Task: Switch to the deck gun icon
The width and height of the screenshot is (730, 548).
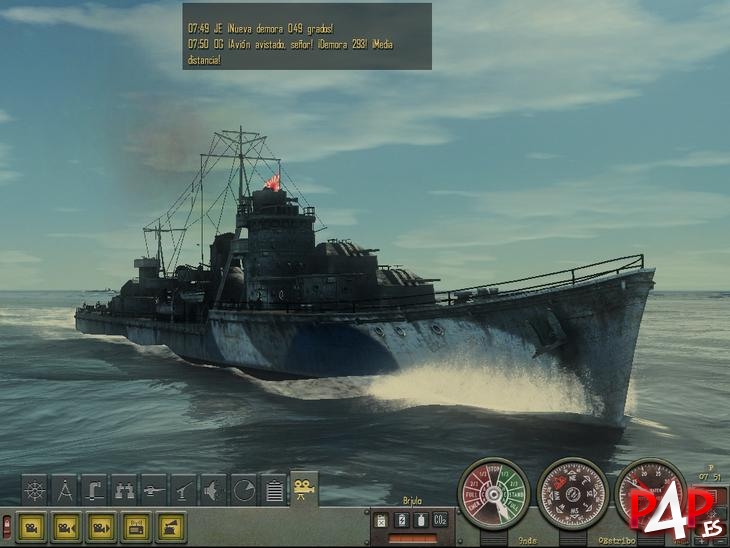Action: 185,490
